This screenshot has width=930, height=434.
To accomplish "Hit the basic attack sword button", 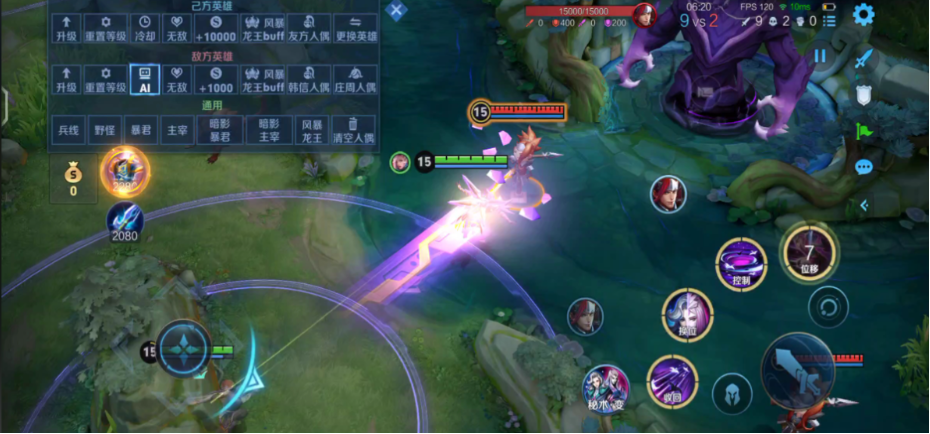I will (797, 373).
